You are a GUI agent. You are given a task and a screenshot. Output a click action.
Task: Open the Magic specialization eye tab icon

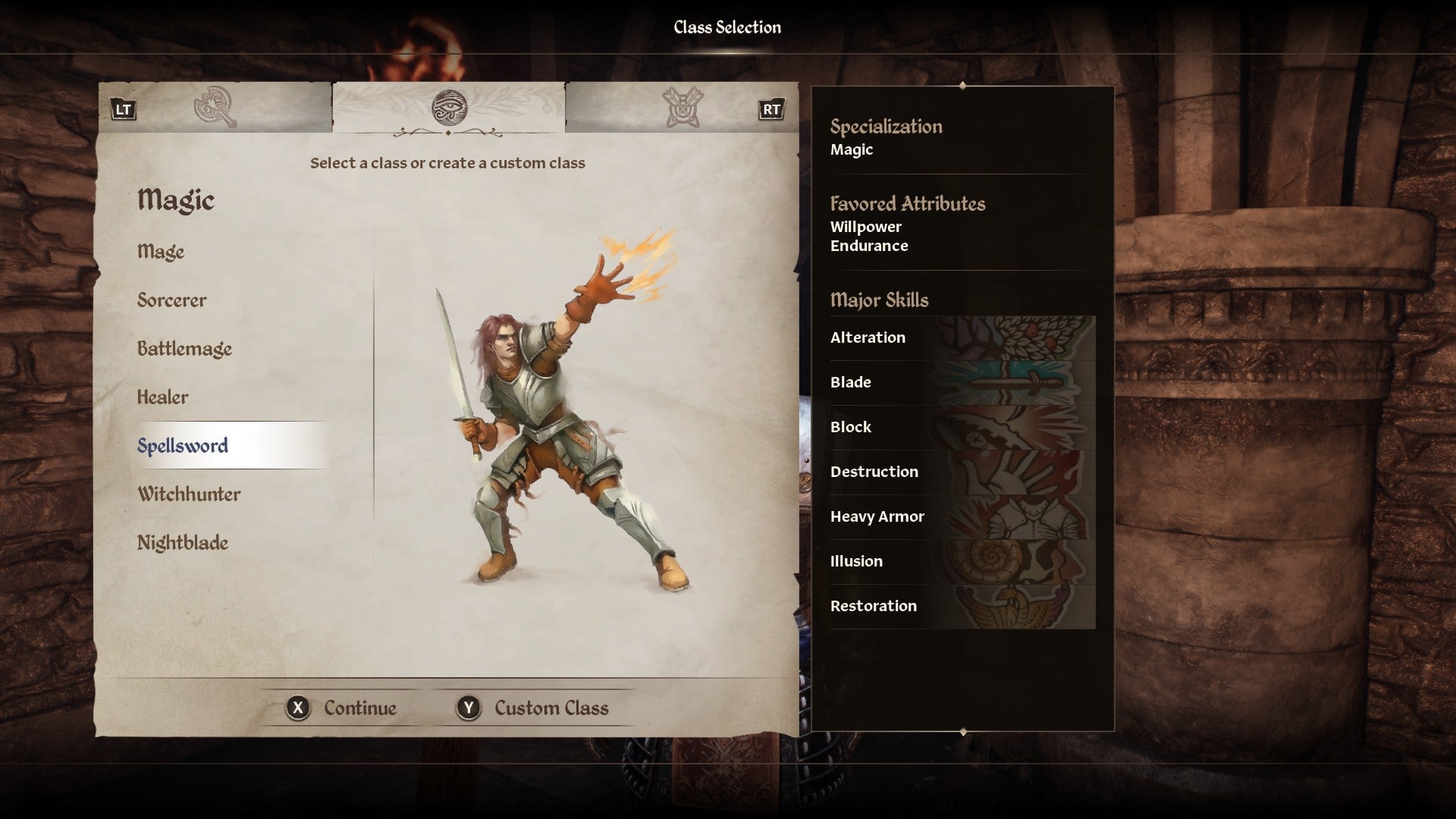coord(450,108)
